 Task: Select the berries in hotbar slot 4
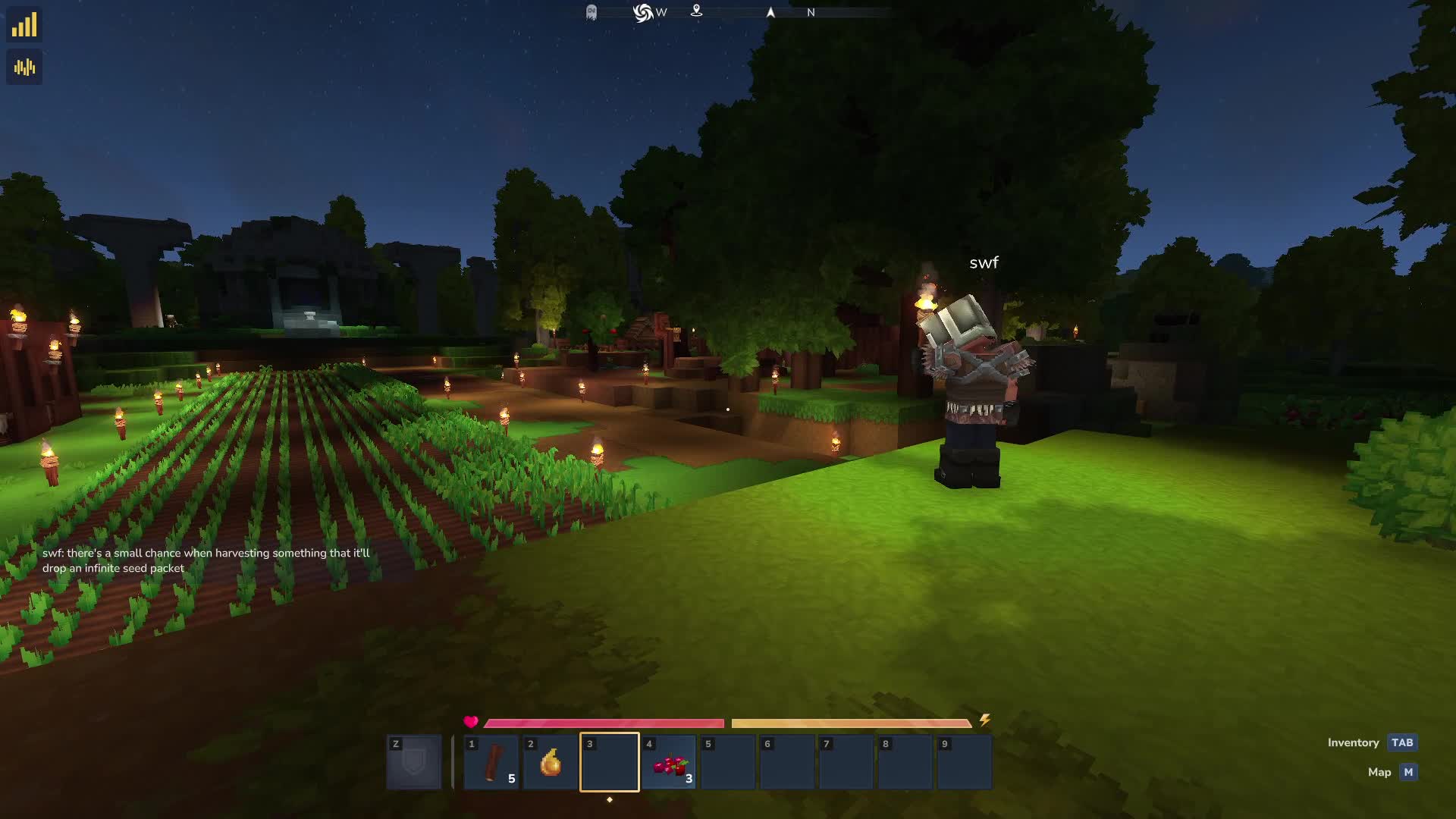click(667, 761)
